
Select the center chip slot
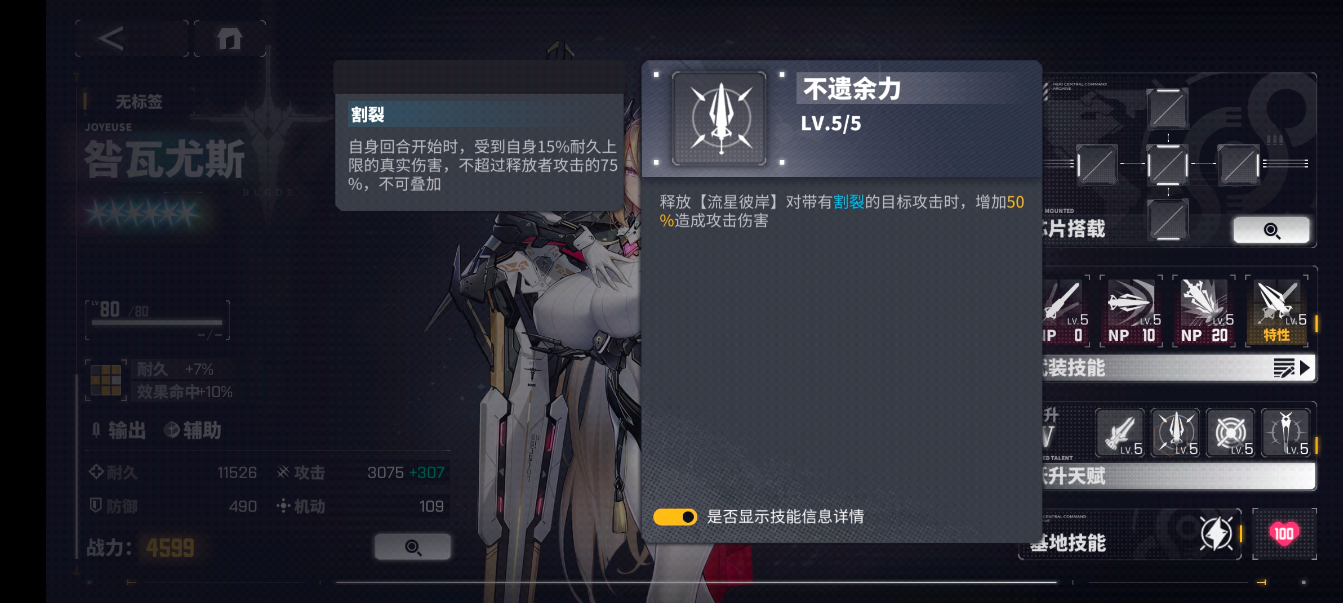click(x=1167, y=164)
